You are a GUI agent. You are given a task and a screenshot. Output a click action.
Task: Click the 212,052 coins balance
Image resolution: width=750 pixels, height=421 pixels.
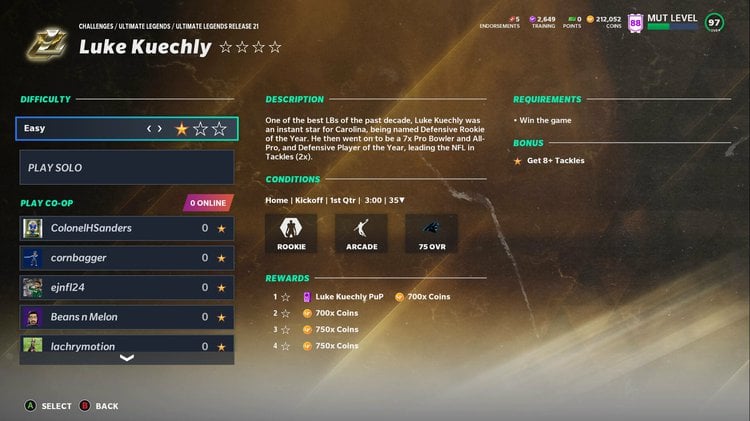point(603,20)
